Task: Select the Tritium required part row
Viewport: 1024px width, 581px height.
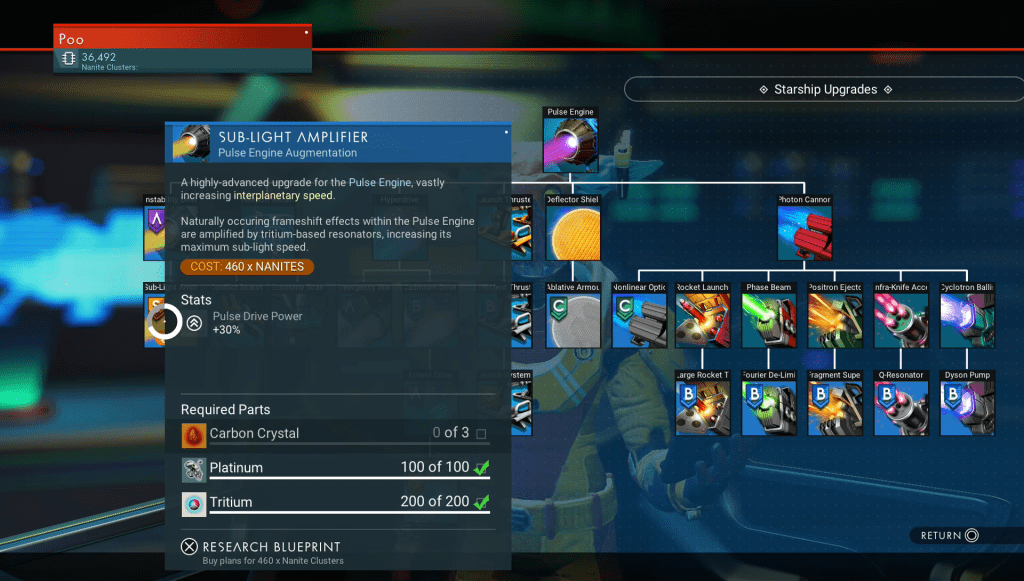Action: 335,503
